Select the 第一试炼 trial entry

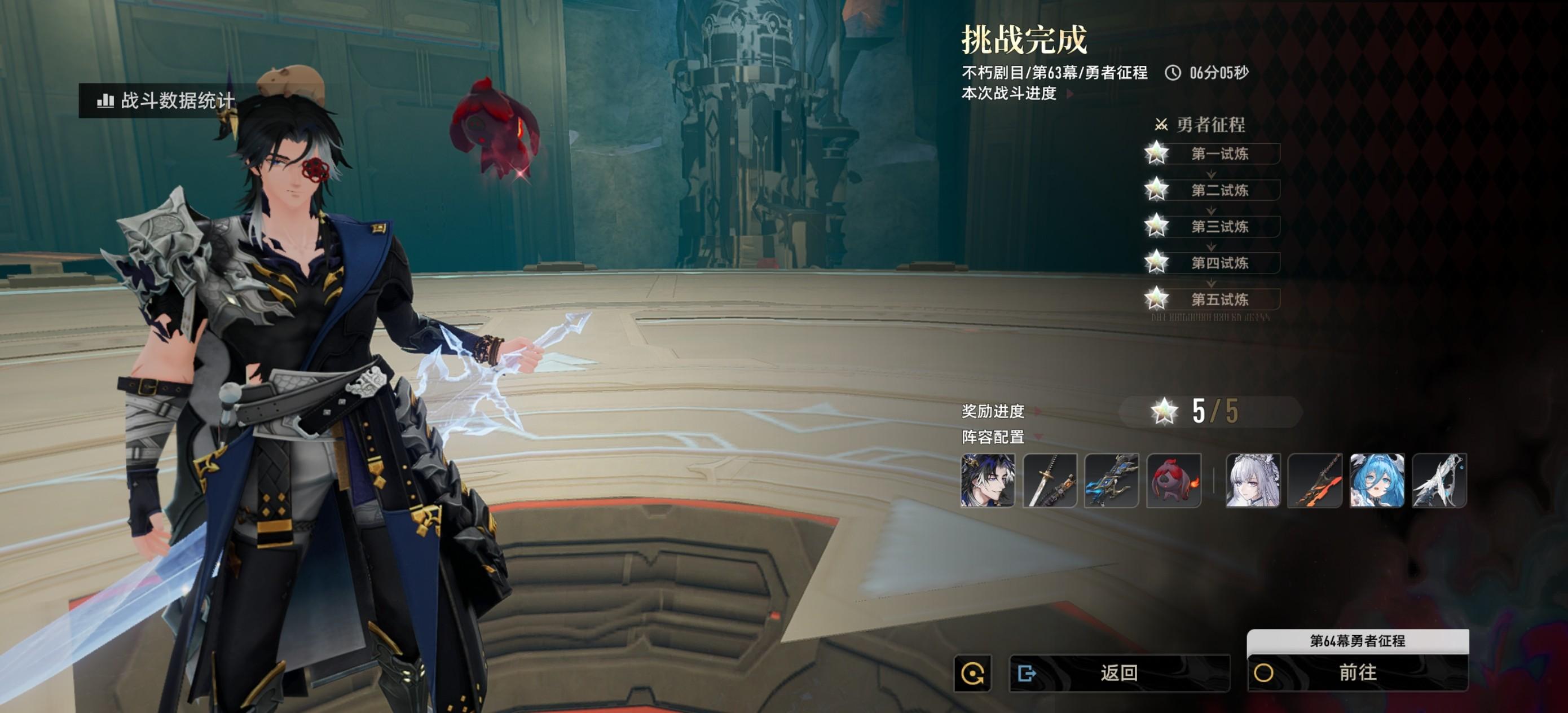tap(1219, 154)
